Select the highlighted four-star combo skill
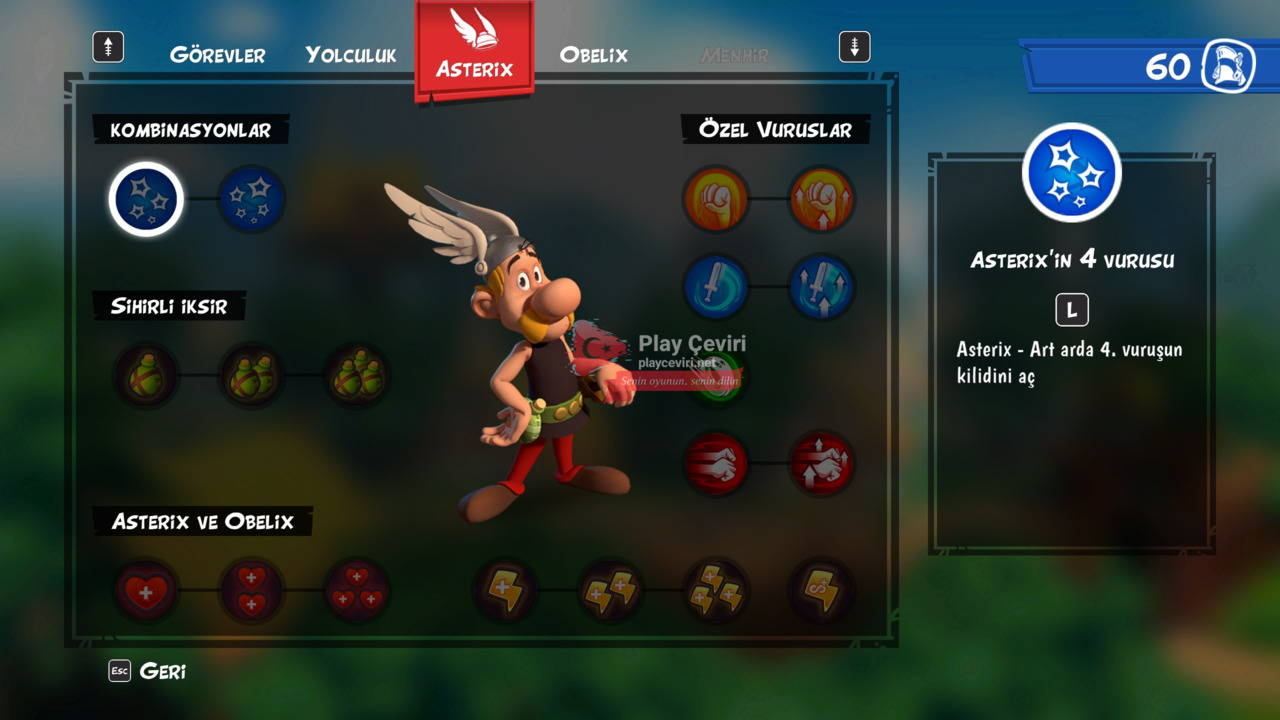1280x720 pixels. (x=146, y=199)
